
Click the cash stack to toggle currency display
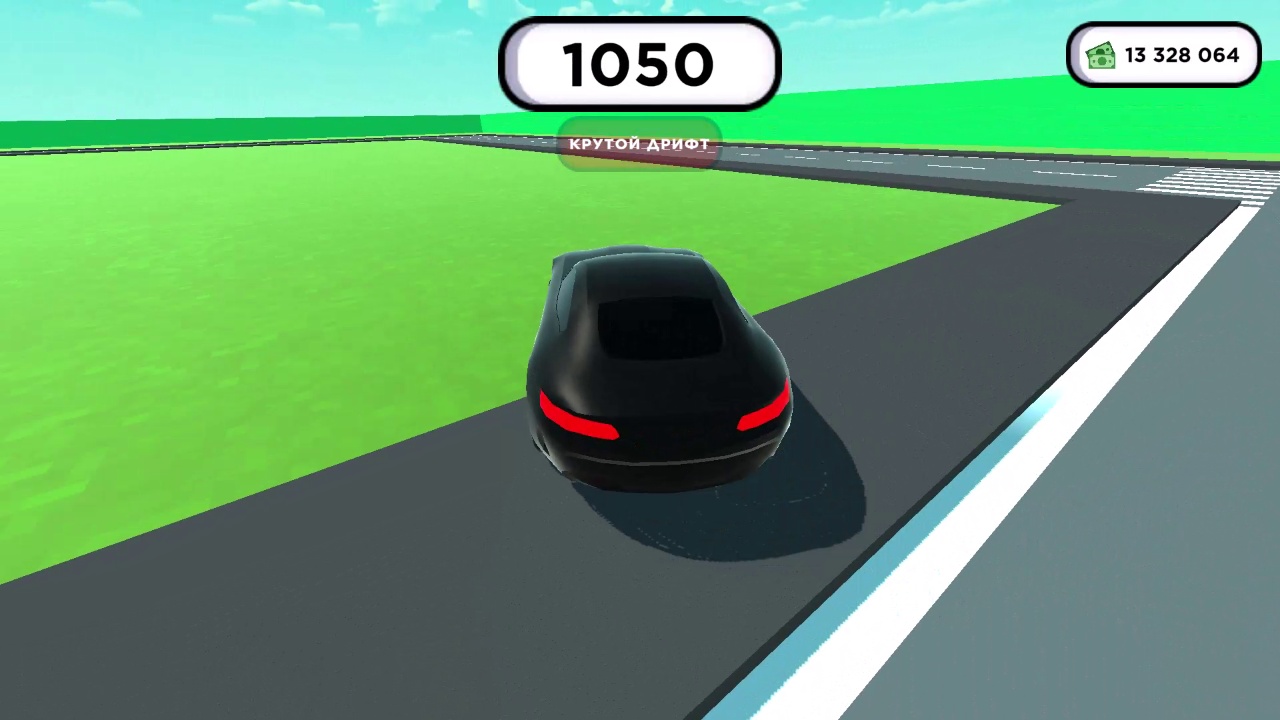click(1100, 55)
